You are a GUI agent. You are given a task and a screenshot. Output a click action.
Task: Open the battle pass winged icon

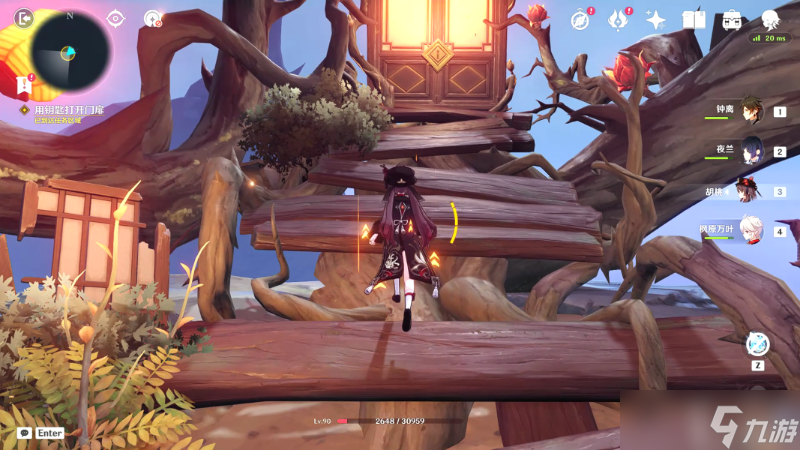(618, 19)
